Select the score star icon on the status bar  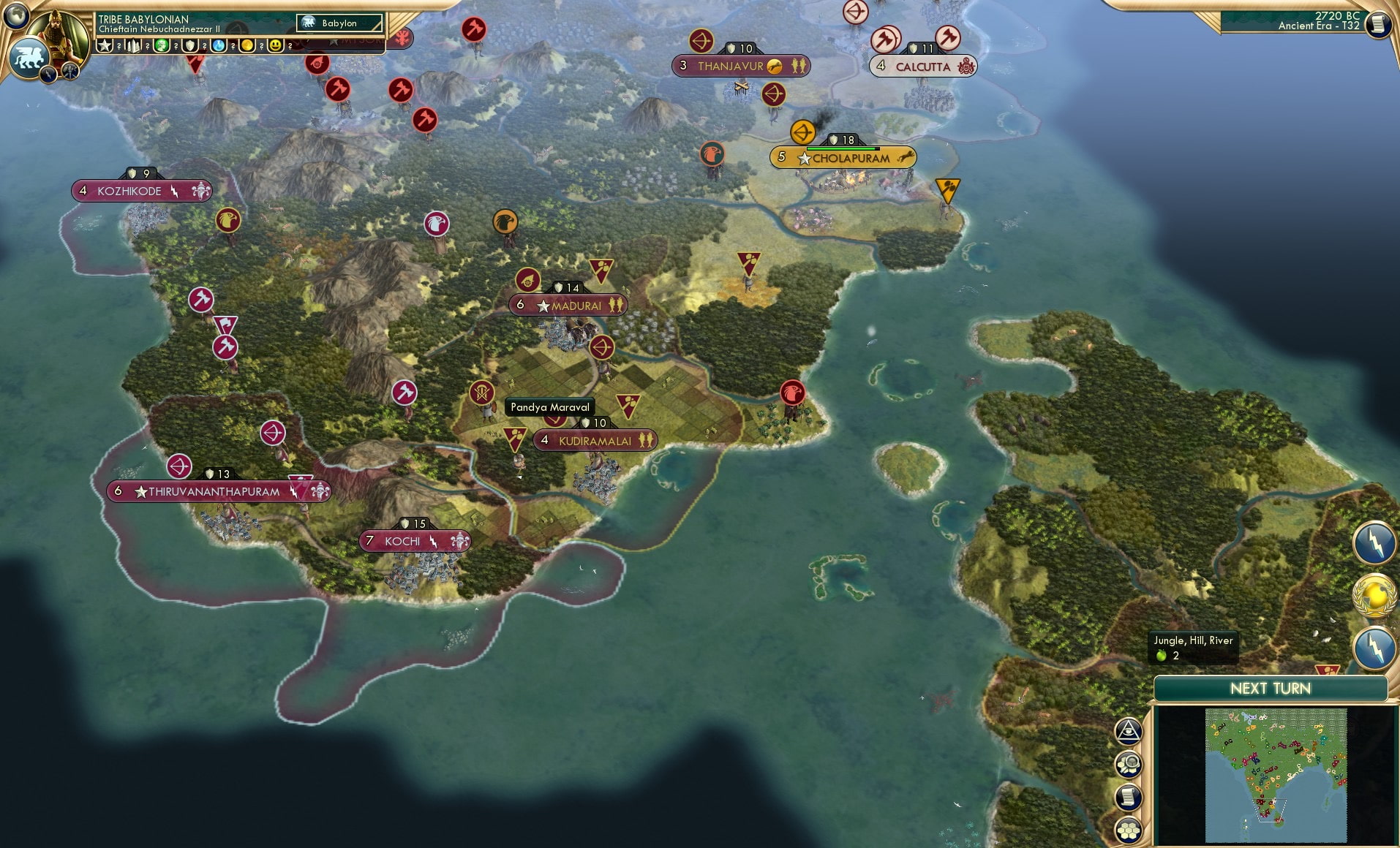105,47
